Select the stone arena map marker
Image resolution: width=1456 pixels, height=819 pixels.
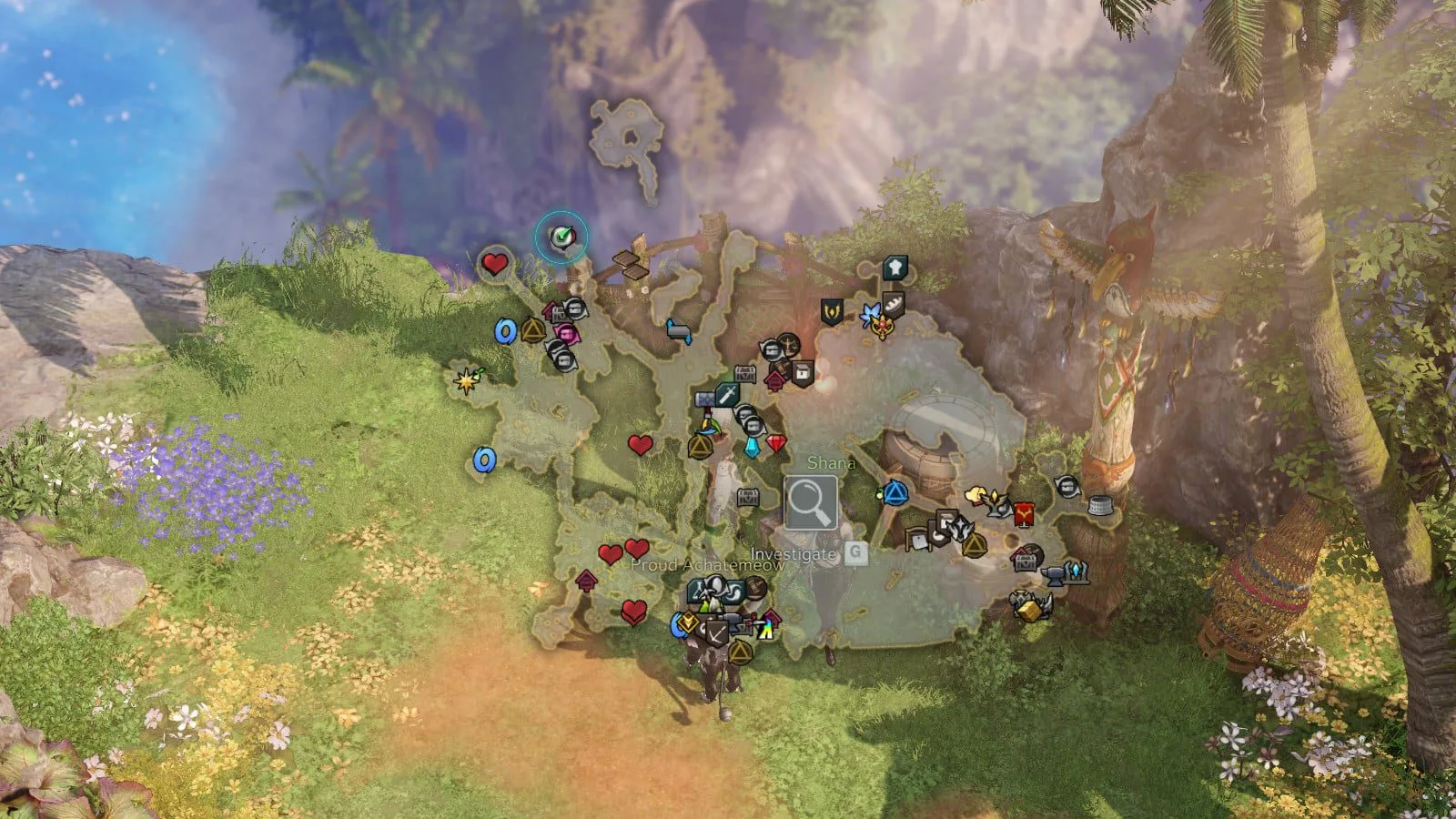click(1100, 505)
